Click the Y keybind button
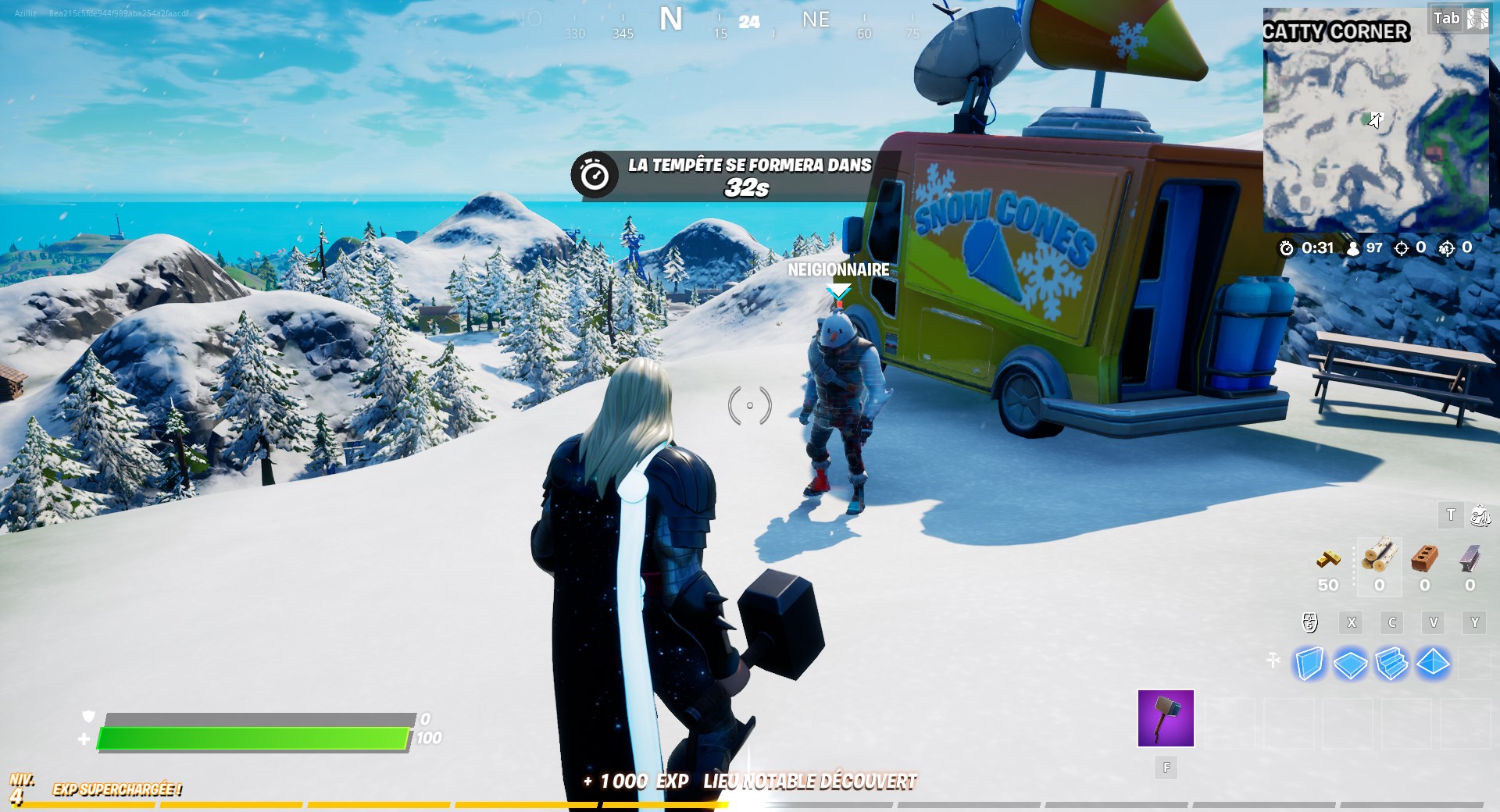Screen dimensions: 1500x812 tap(1475, 622)
